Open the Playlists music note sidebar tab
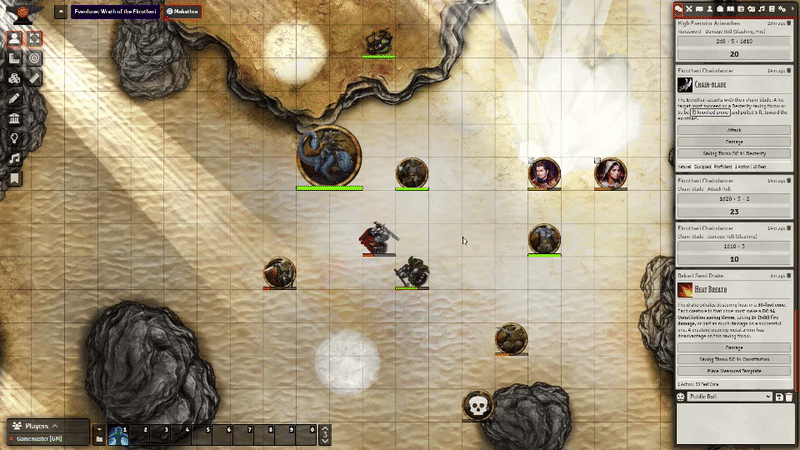800x450 pixels. pyautogui.click(x=757, y=8)
